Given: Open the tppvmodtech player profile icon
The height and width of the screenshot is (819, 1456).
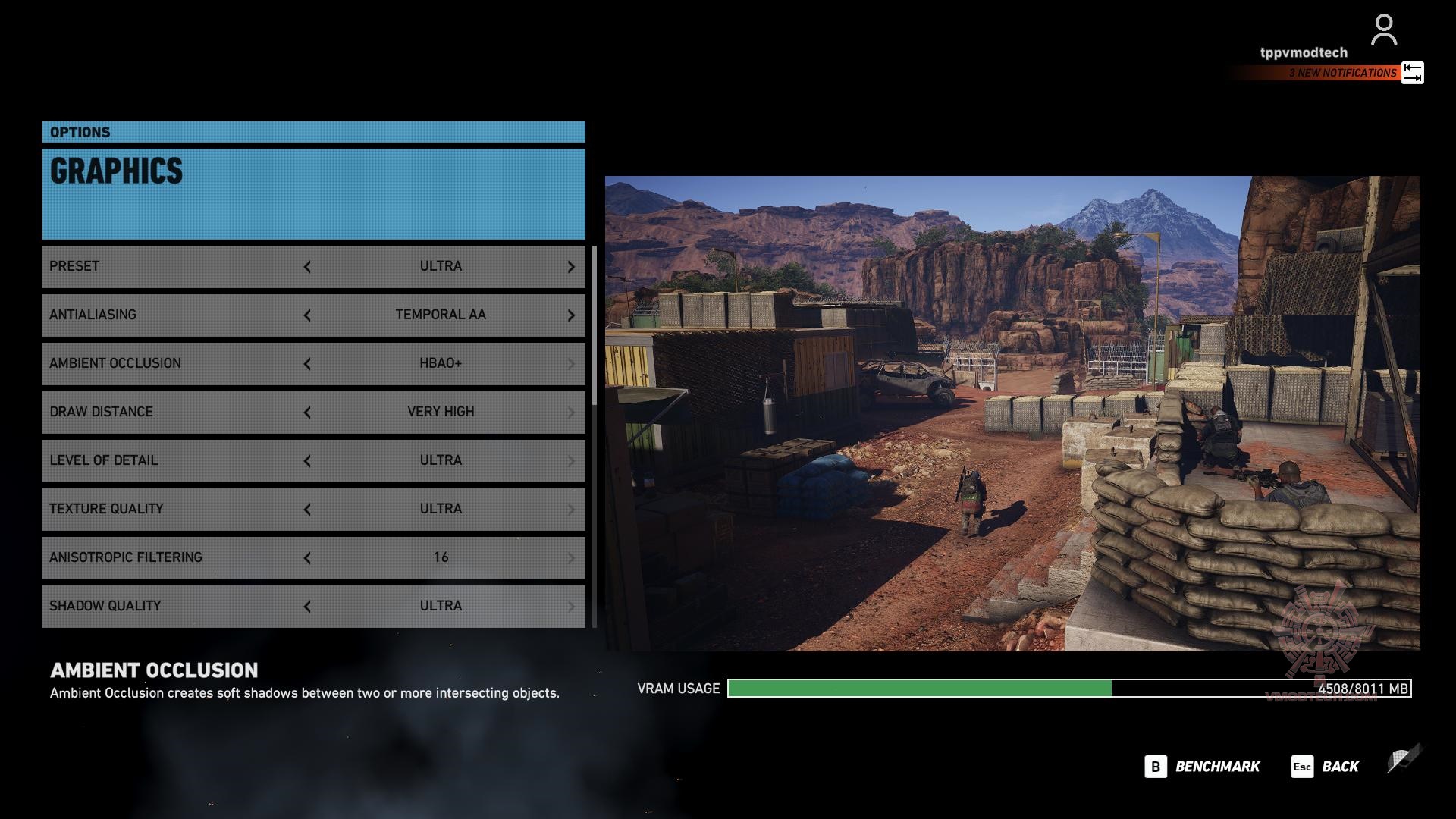Looking at the screenshot, I should tap(1383, 30).
